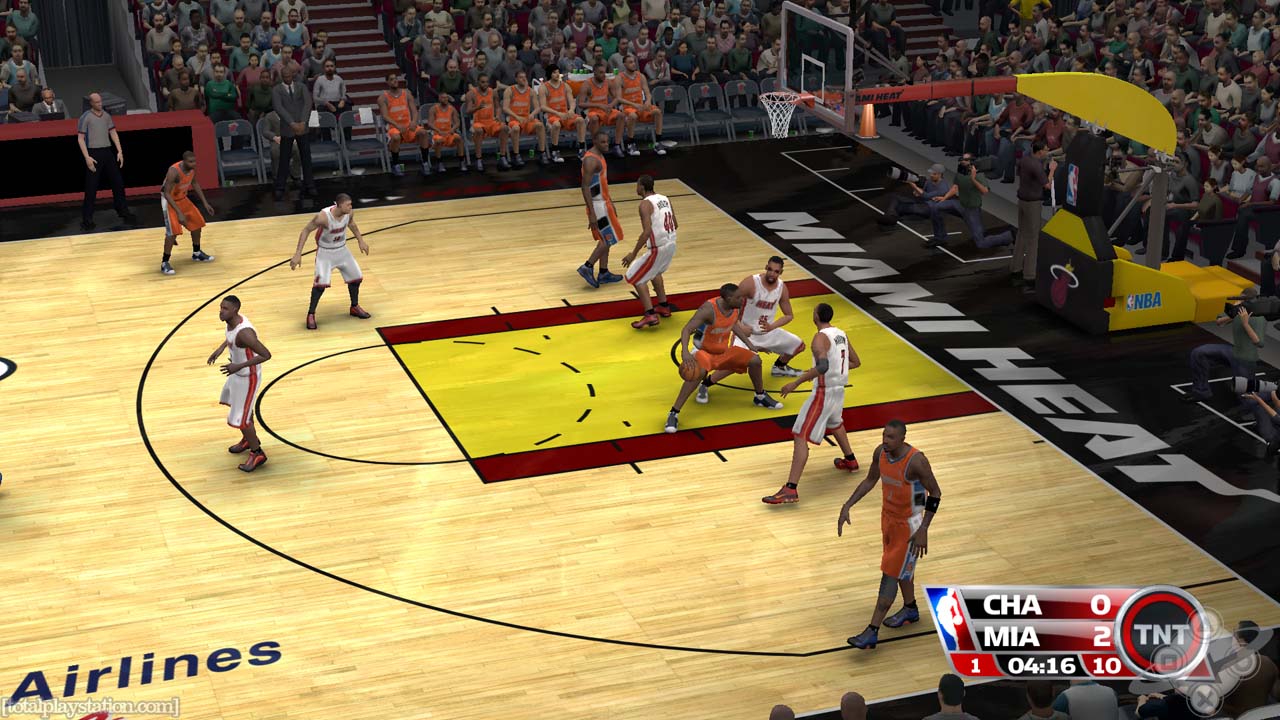Toggle the quarter indicator showing 1
This screenshot has height=720, width=1280.
coord(976,664)
